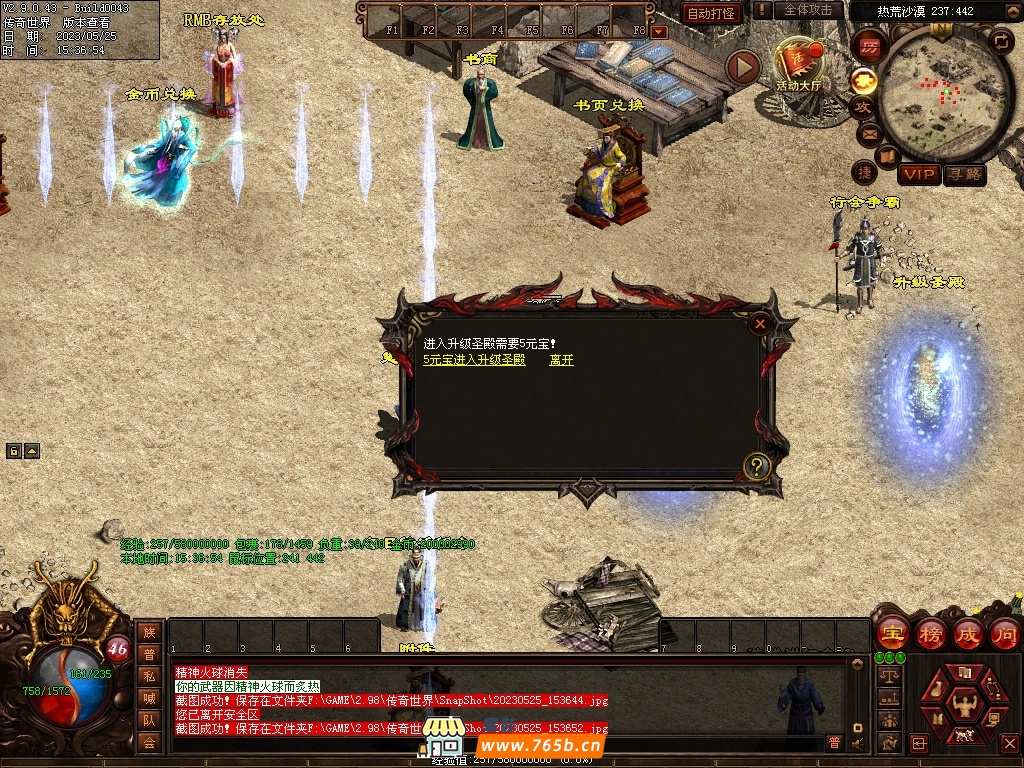This screenshot has height=768, width=1024.
Task: Show the 榜 rankings button
Action: (930, 634)
